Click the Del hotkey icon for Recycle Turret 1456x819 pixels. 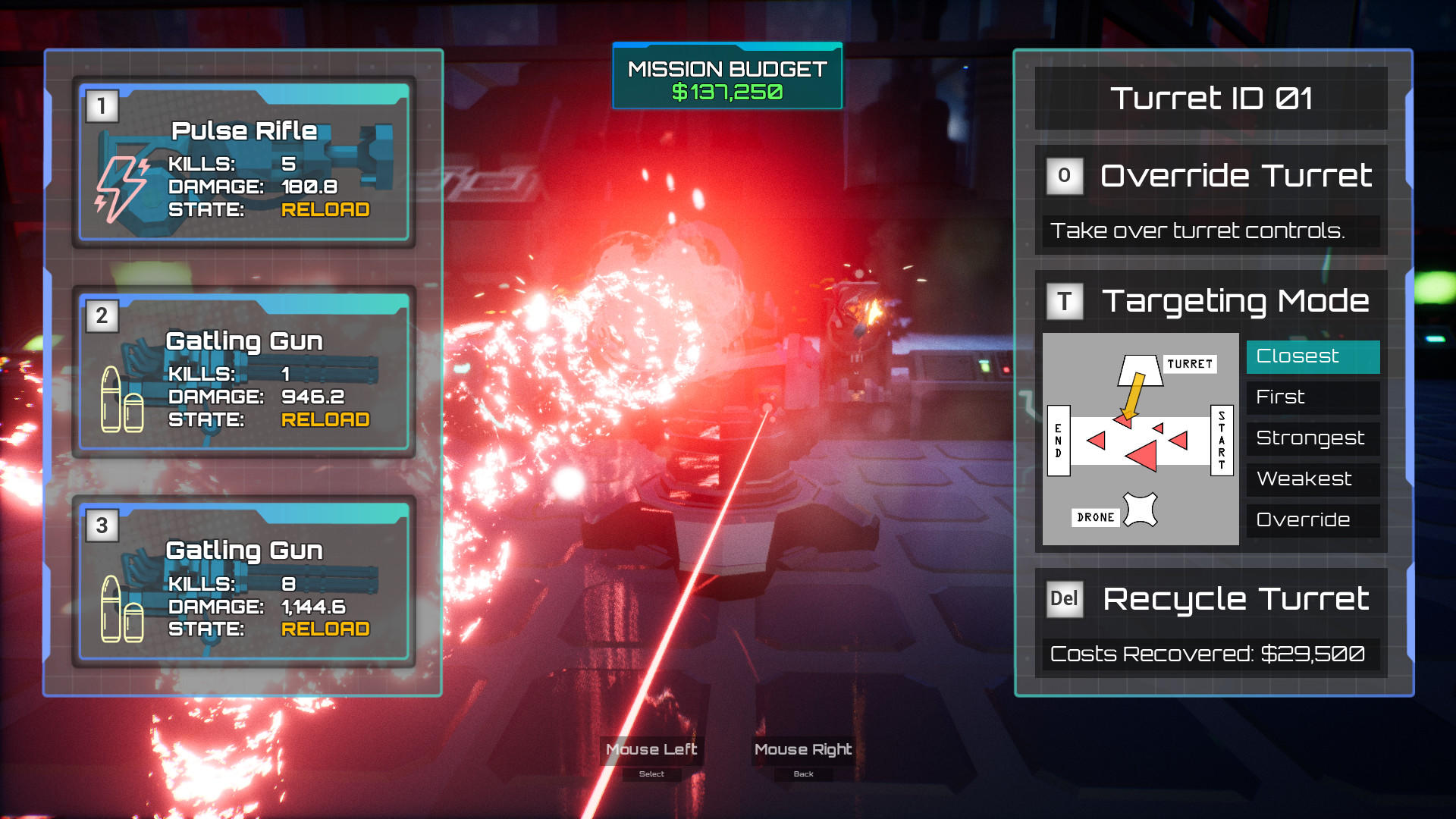pos(1065,598)
